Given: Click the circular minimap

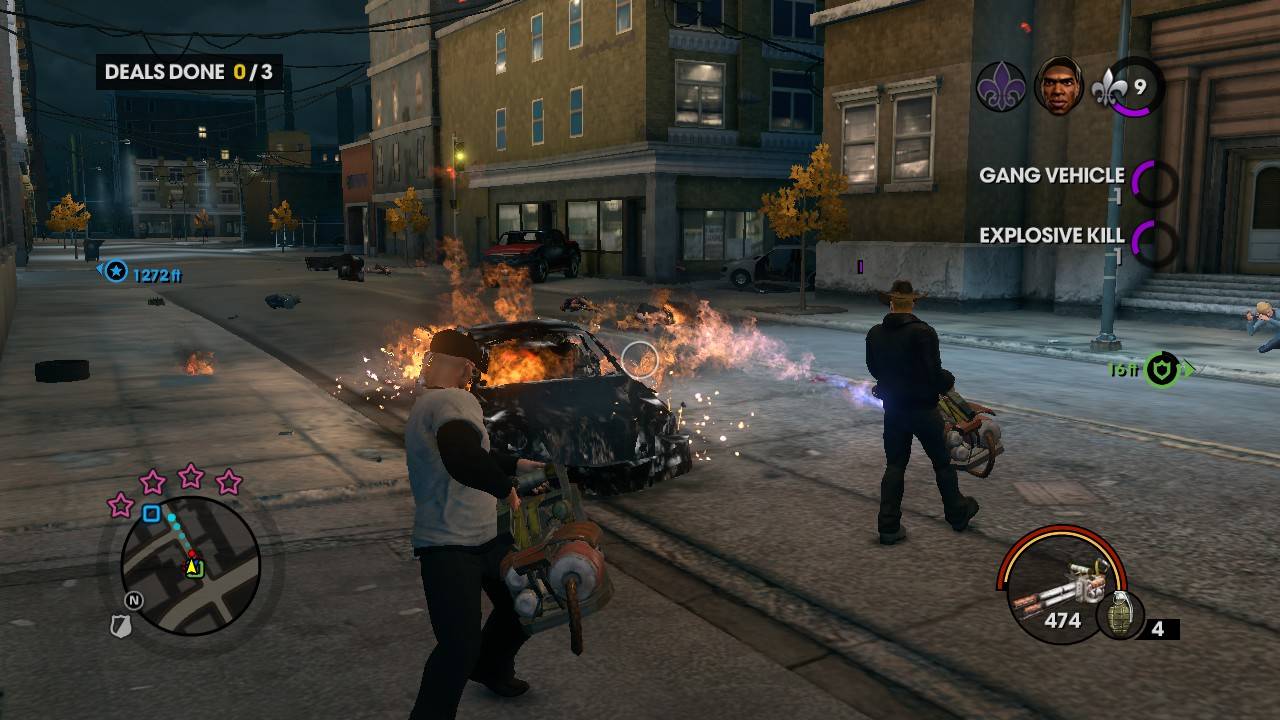Looking at the screenshot, I should coord(190,565).
